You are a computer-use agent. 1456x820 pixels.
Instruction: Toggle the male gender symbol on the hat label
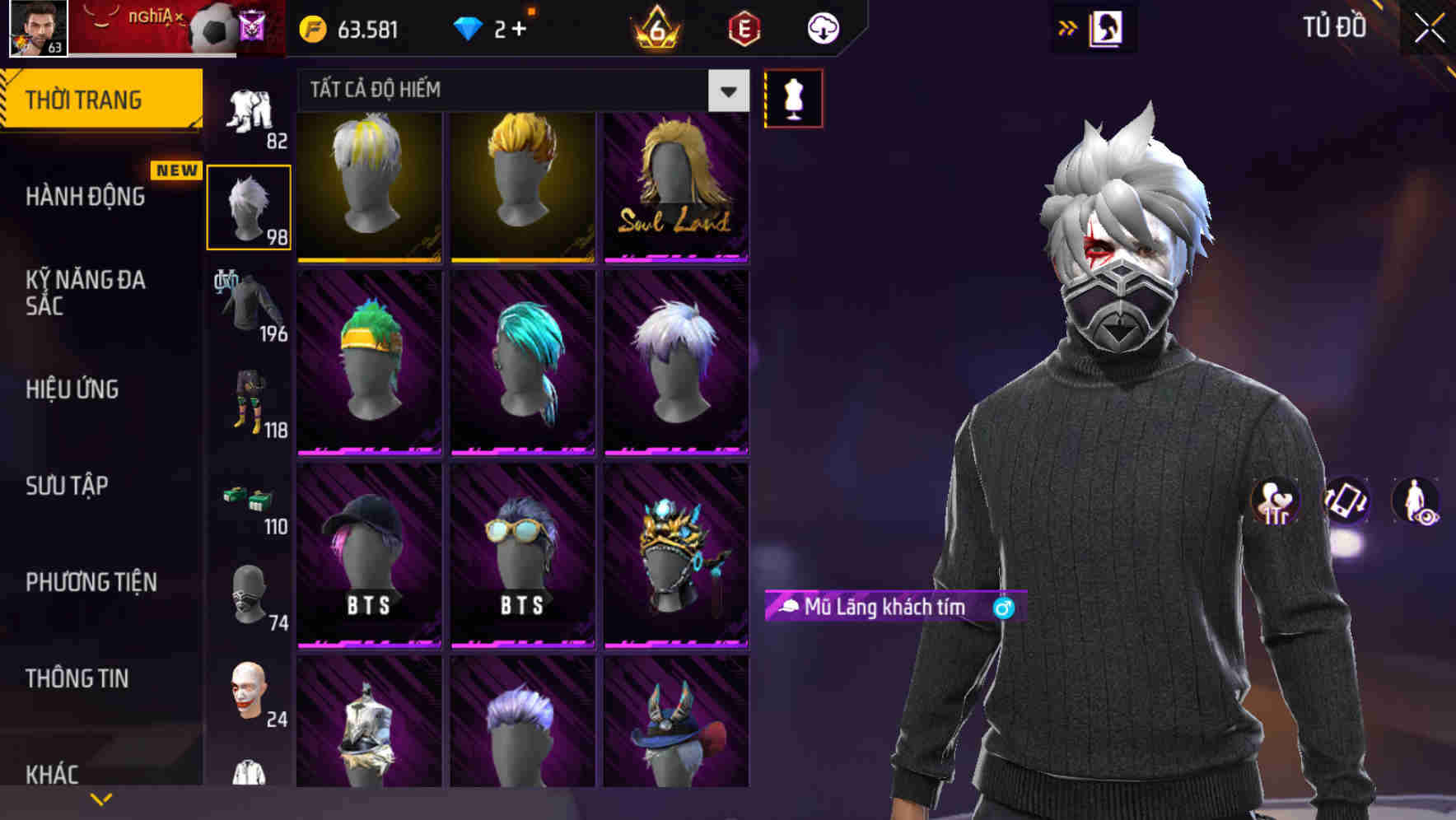1004,607
